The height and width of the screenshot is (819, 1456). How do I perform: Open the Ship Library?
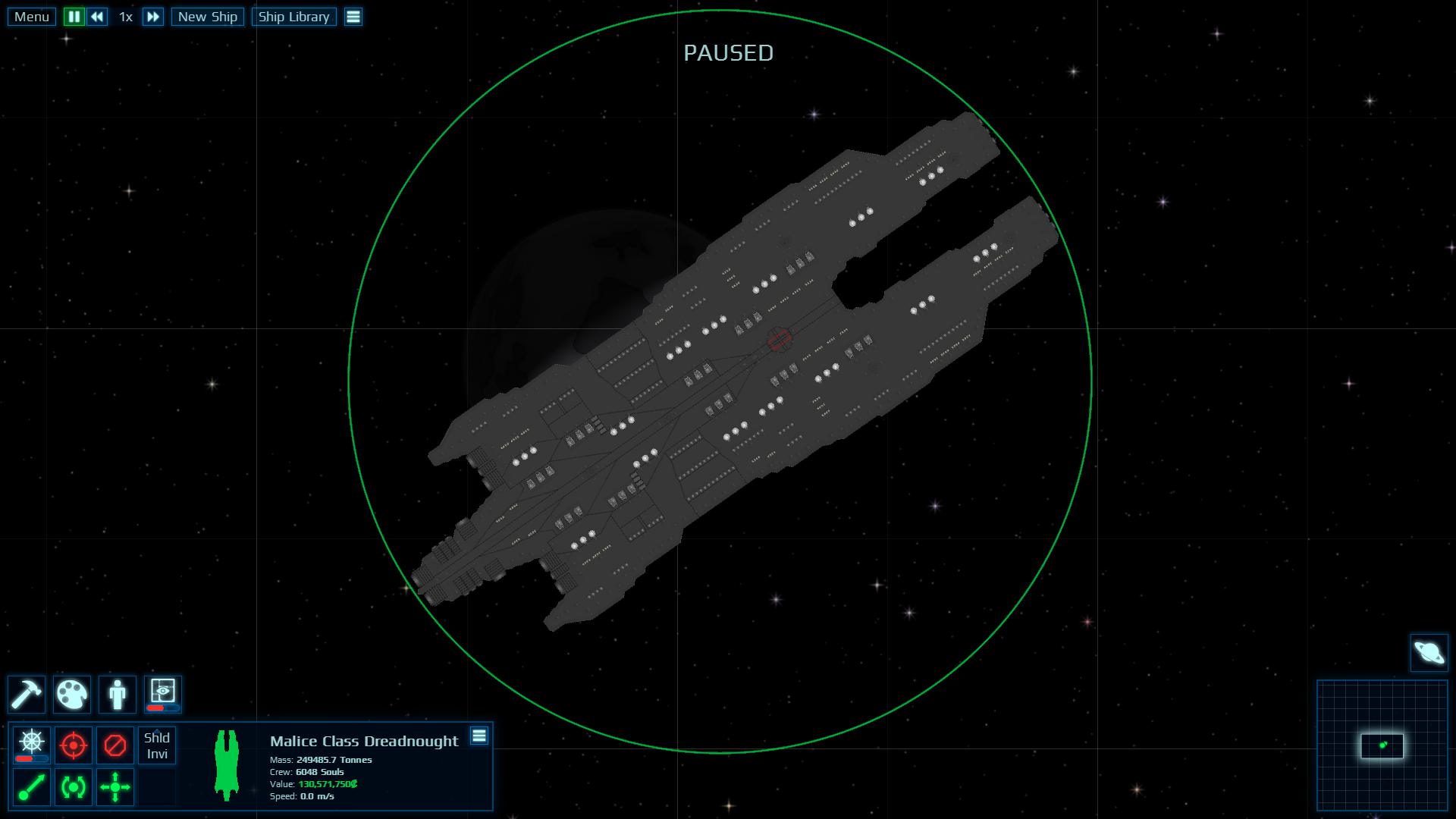(293, 17)
